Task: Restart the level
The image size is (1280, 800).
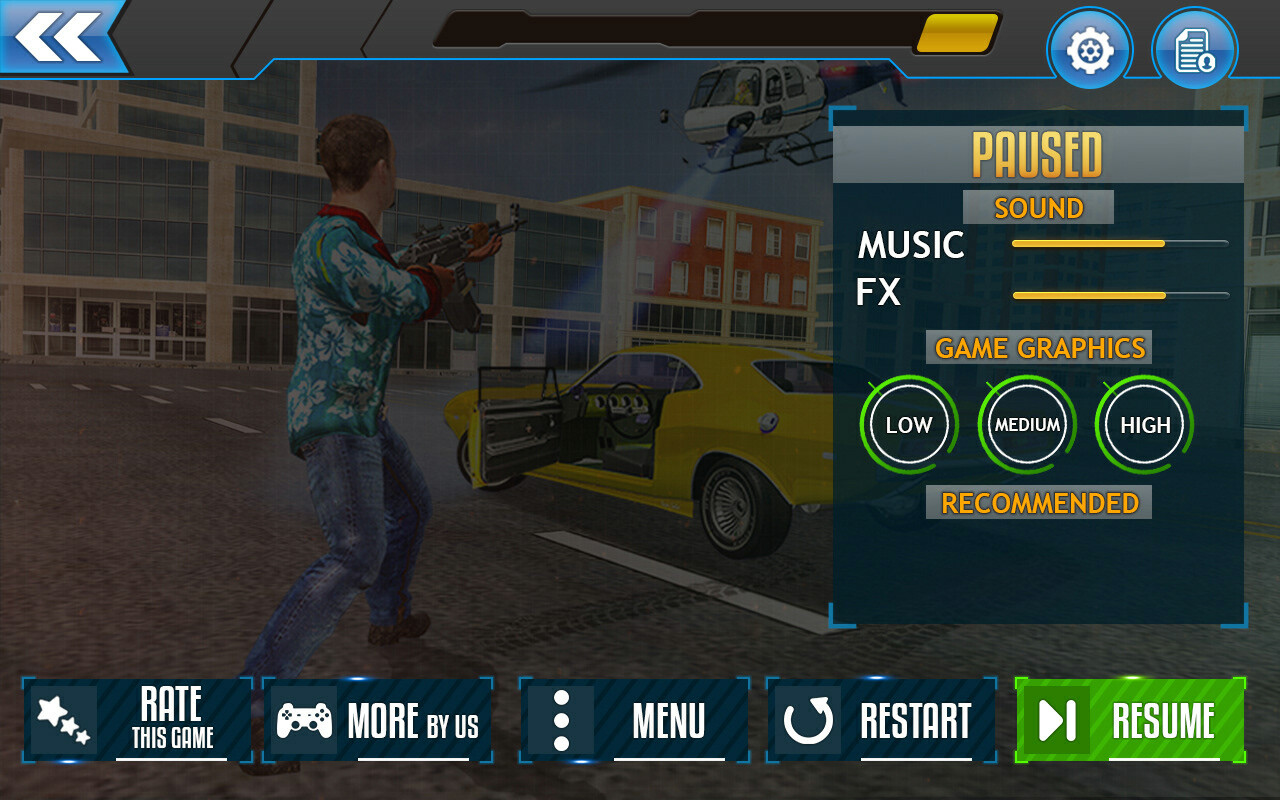Action: tap(881, 720)
